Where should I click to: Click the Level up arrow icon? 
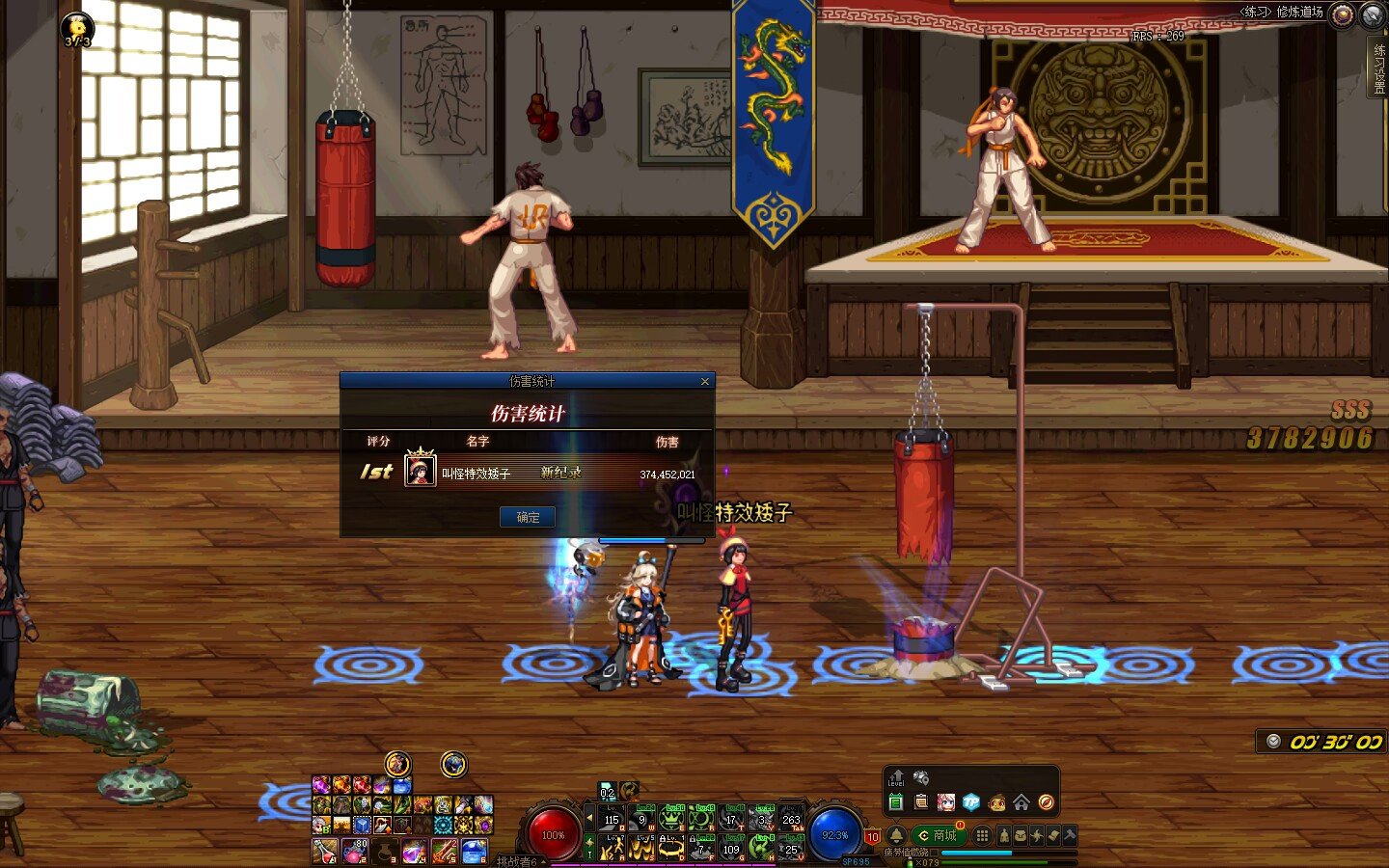coord(896,777)
